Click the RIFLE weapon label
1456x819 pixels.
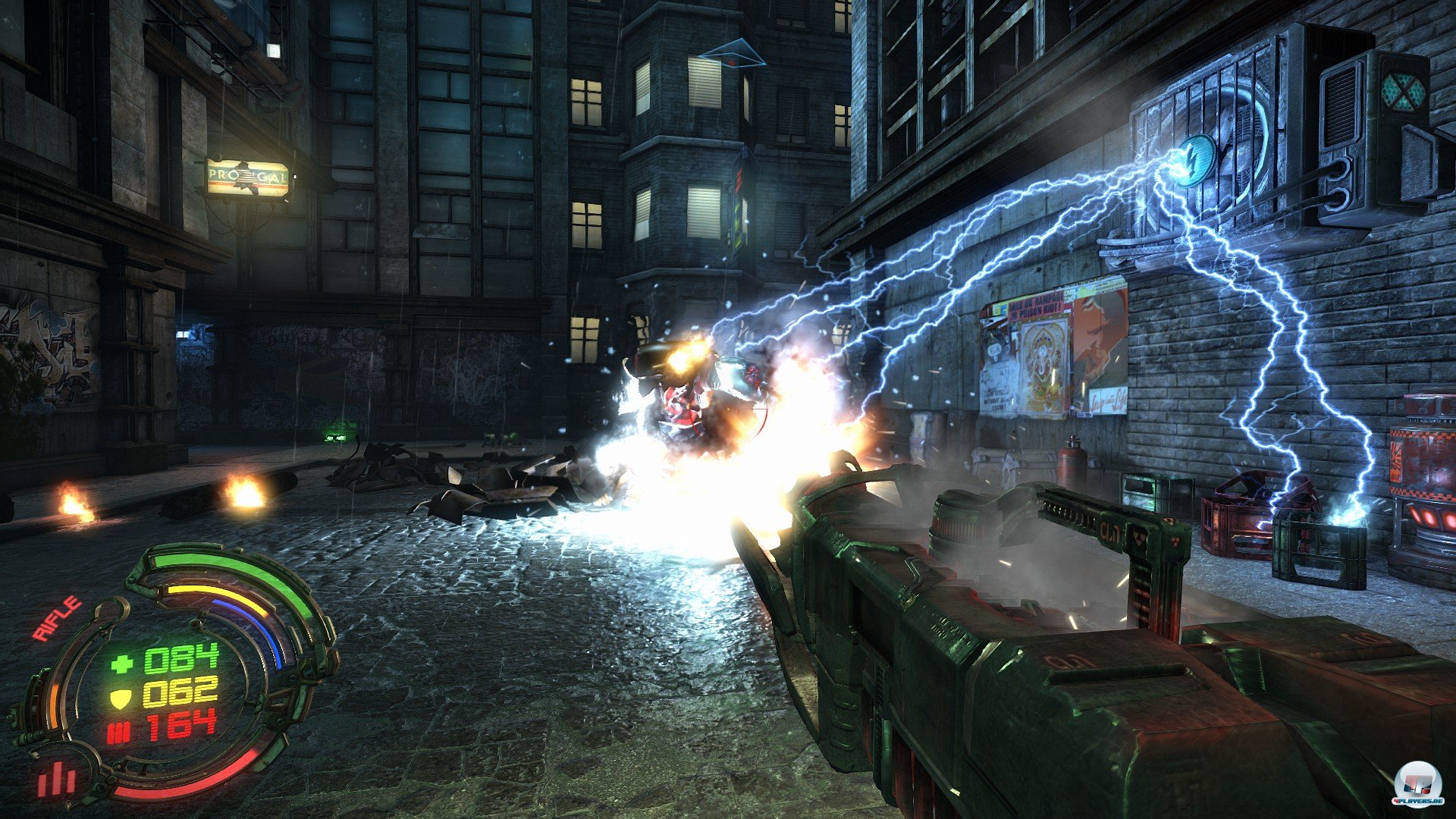tap(58, 618)
